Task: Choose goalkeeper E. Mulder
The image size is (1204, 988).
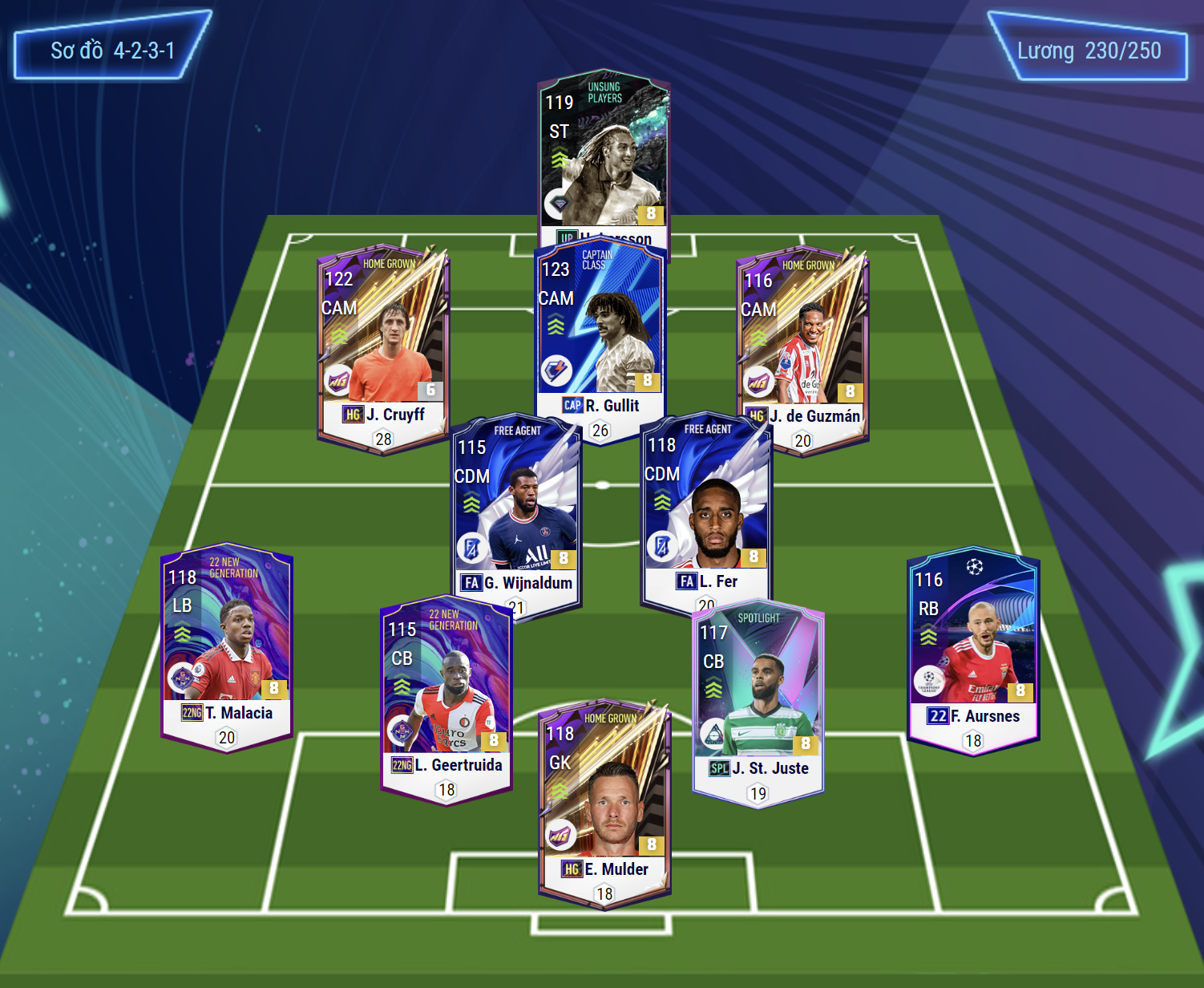Action: click(x=604, y=802)
